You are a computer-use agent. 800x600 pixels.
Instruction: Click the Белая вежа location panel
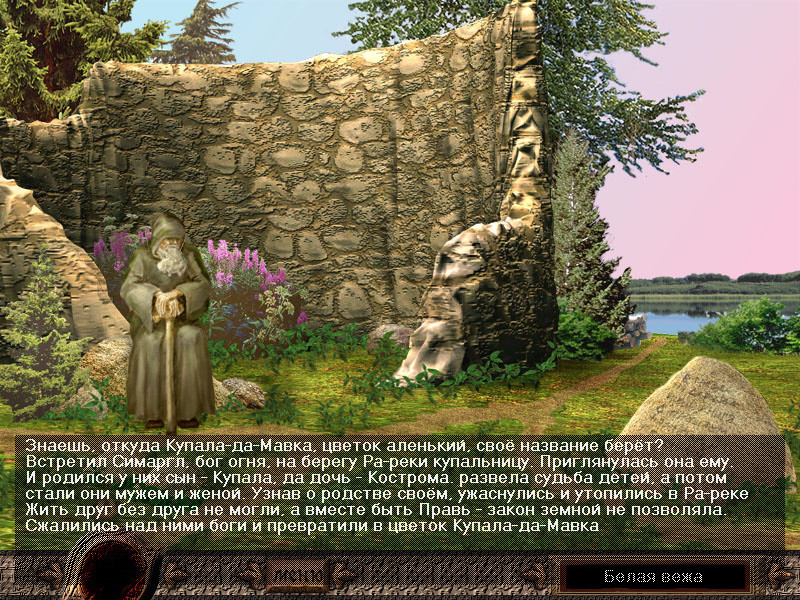[x=654, y=576]
